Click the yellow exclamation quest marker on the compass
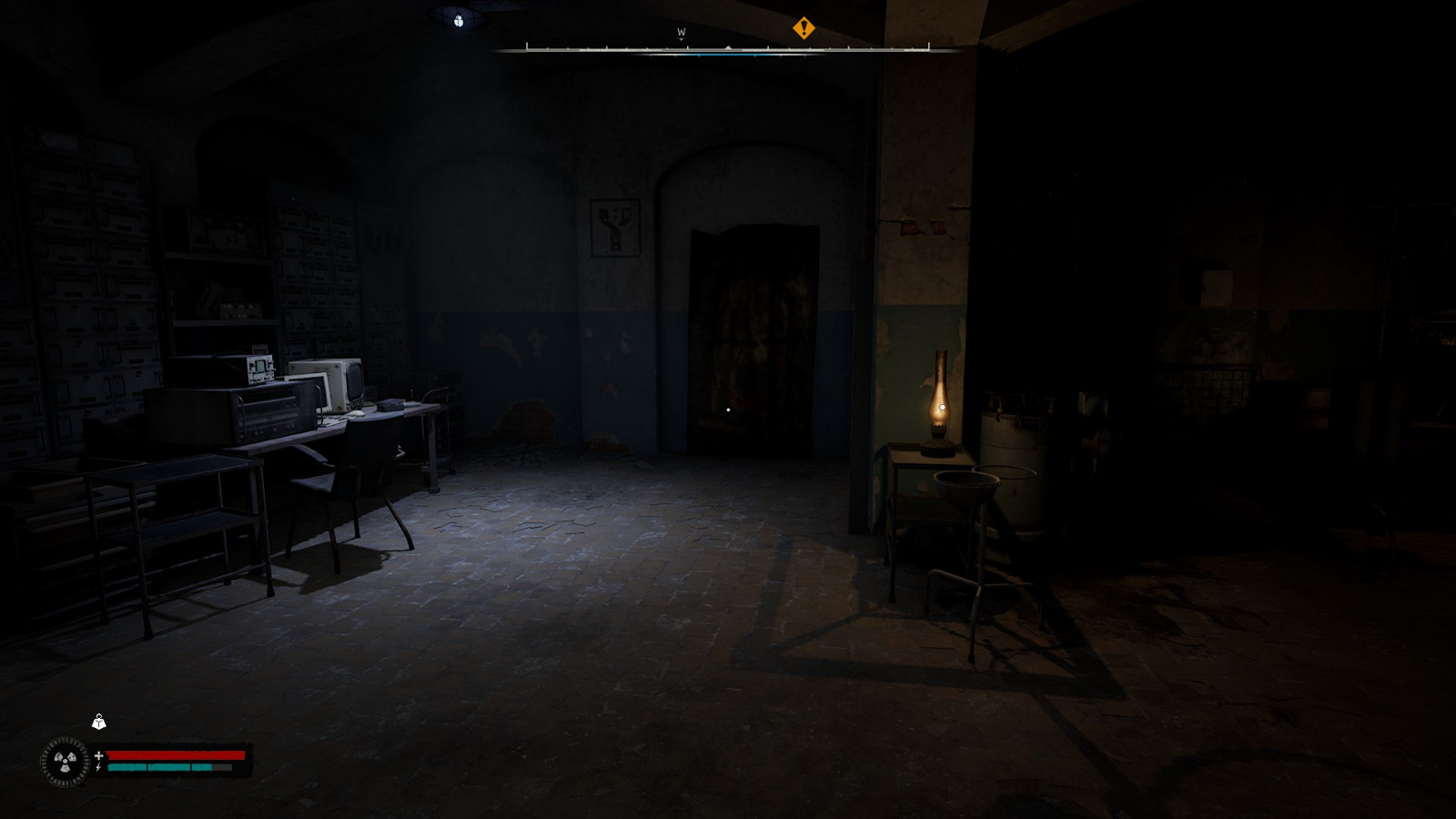Screen dimensions: 1456x819 [x=804, y=25]
